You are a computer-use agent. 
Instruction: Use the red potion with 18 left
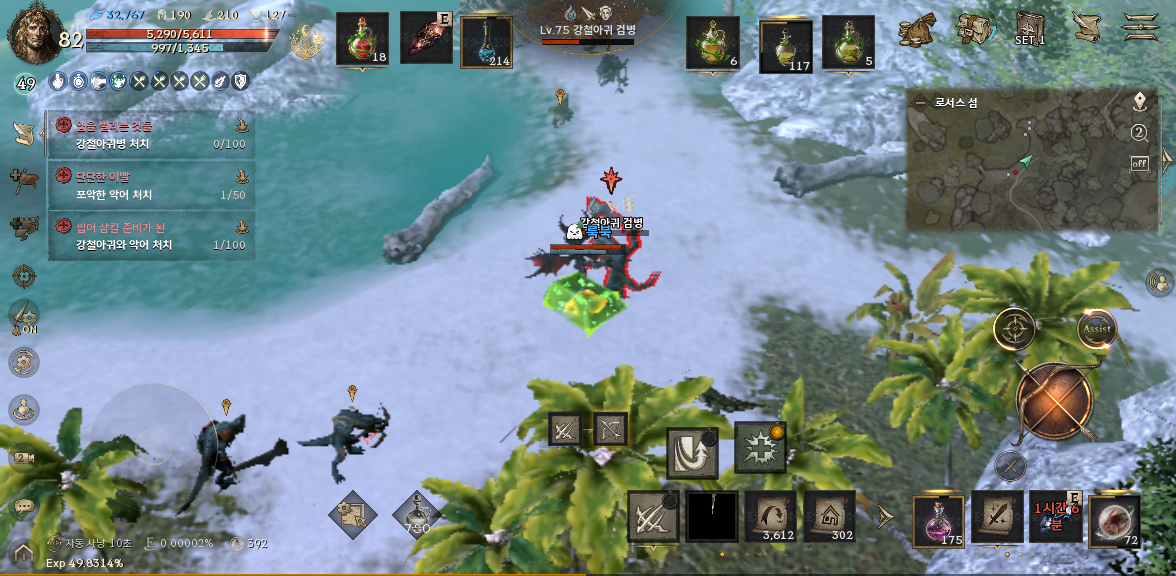pyautogui.click(x=362, y=40)
